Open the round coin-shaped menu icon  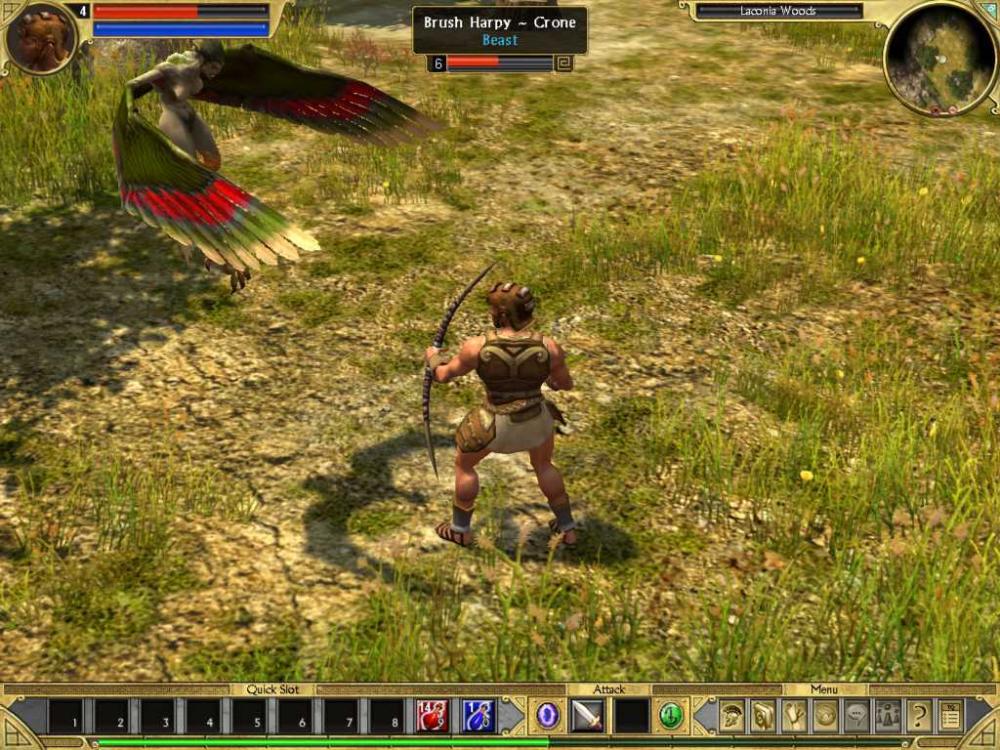pyautogui.click(x=826, y=716)
